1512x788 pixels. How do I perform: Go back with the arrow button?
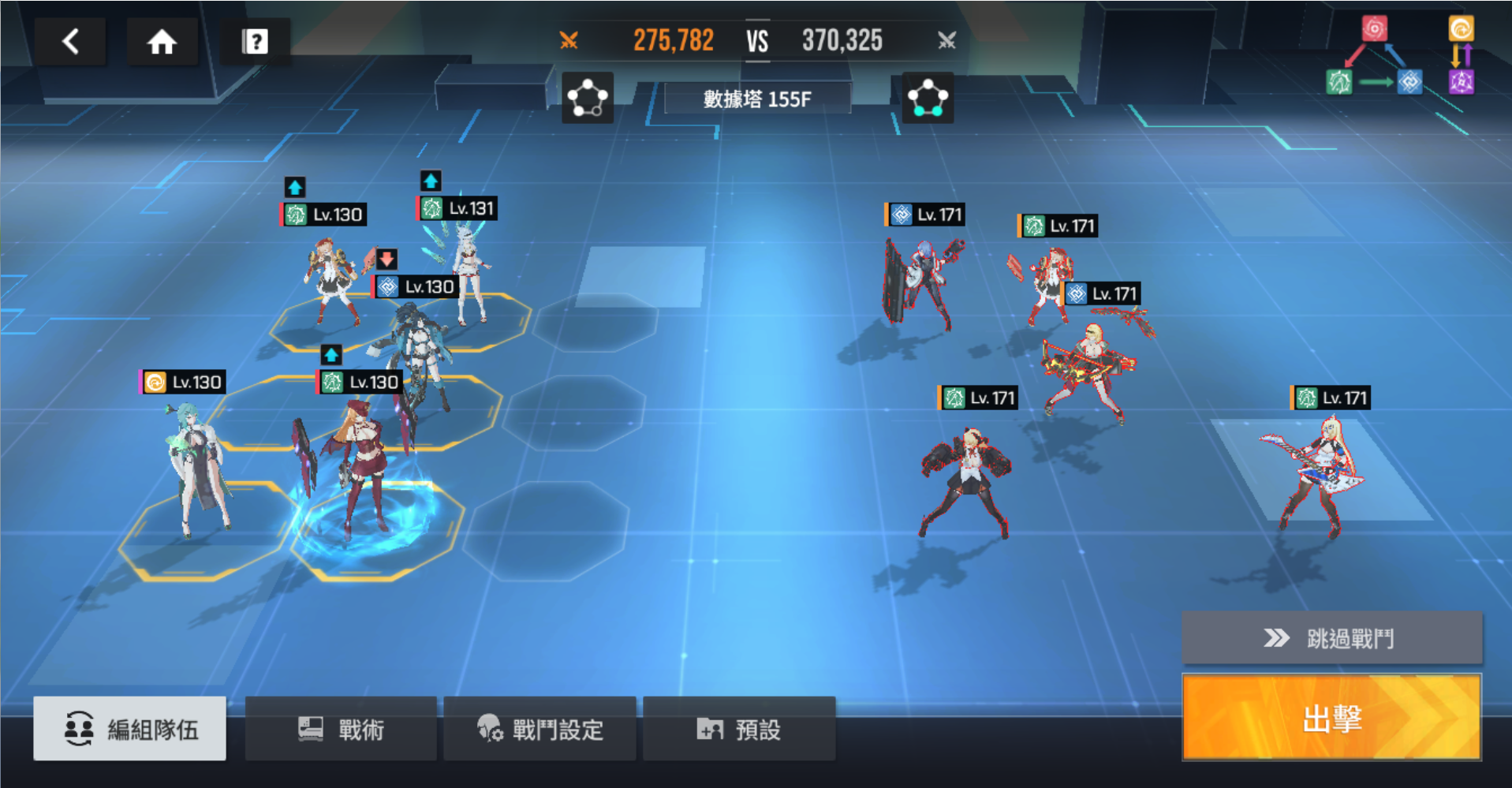(70, 41)
